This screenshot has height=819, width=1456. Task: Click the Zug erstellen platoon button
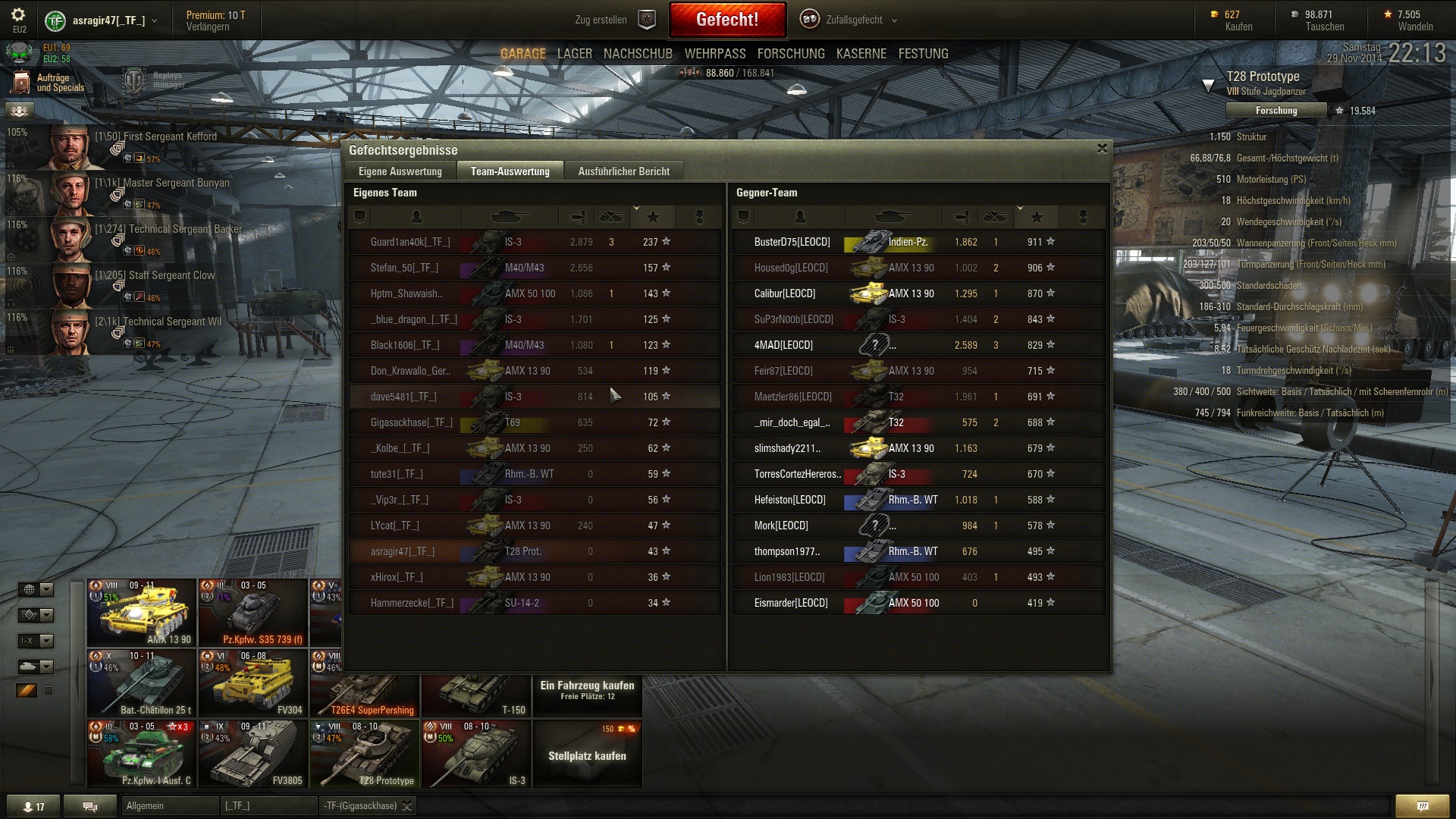tap(614, 20)
